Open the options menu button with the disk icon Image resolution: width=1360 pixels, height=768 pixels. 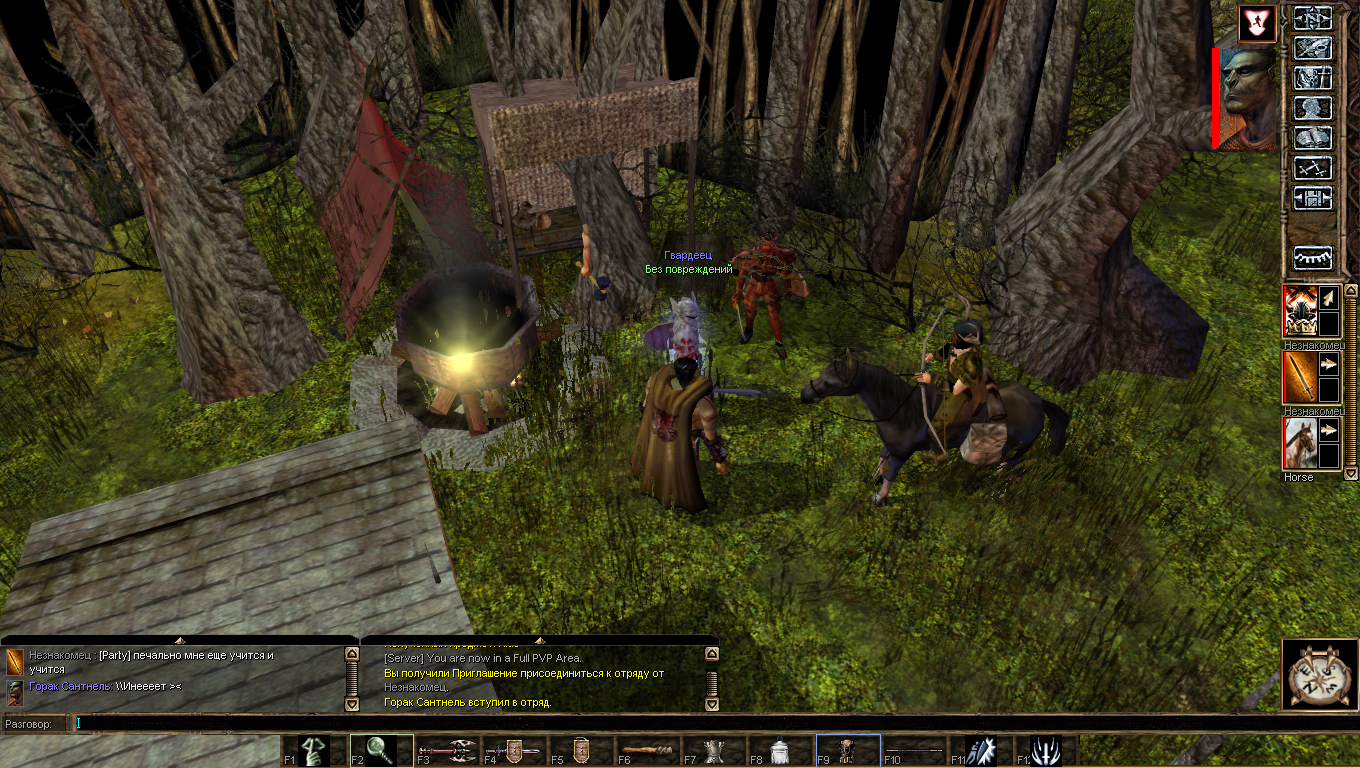pos(1313,198)
